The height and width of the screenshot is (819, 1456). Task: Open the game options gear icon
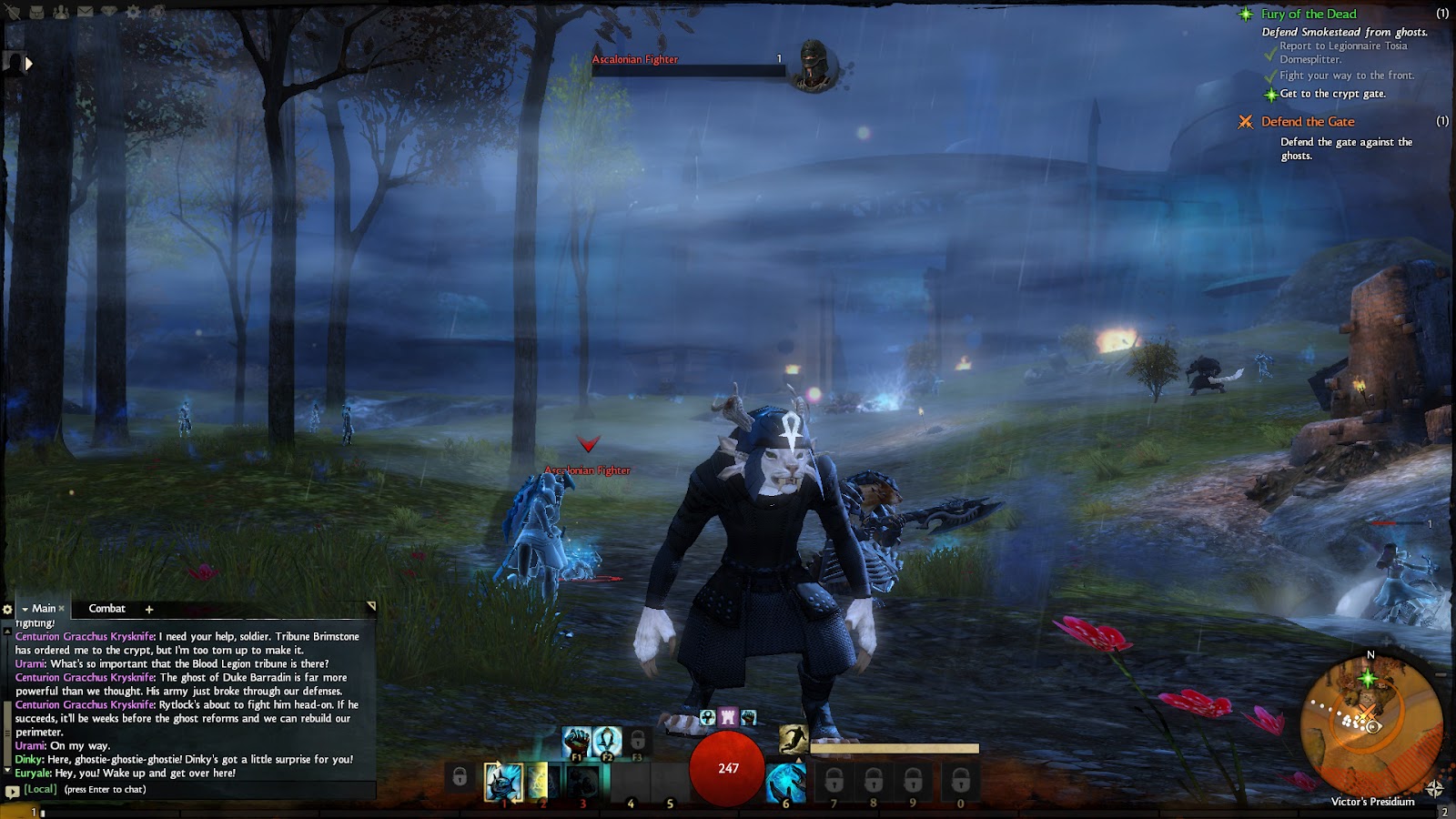coord(134,13)
